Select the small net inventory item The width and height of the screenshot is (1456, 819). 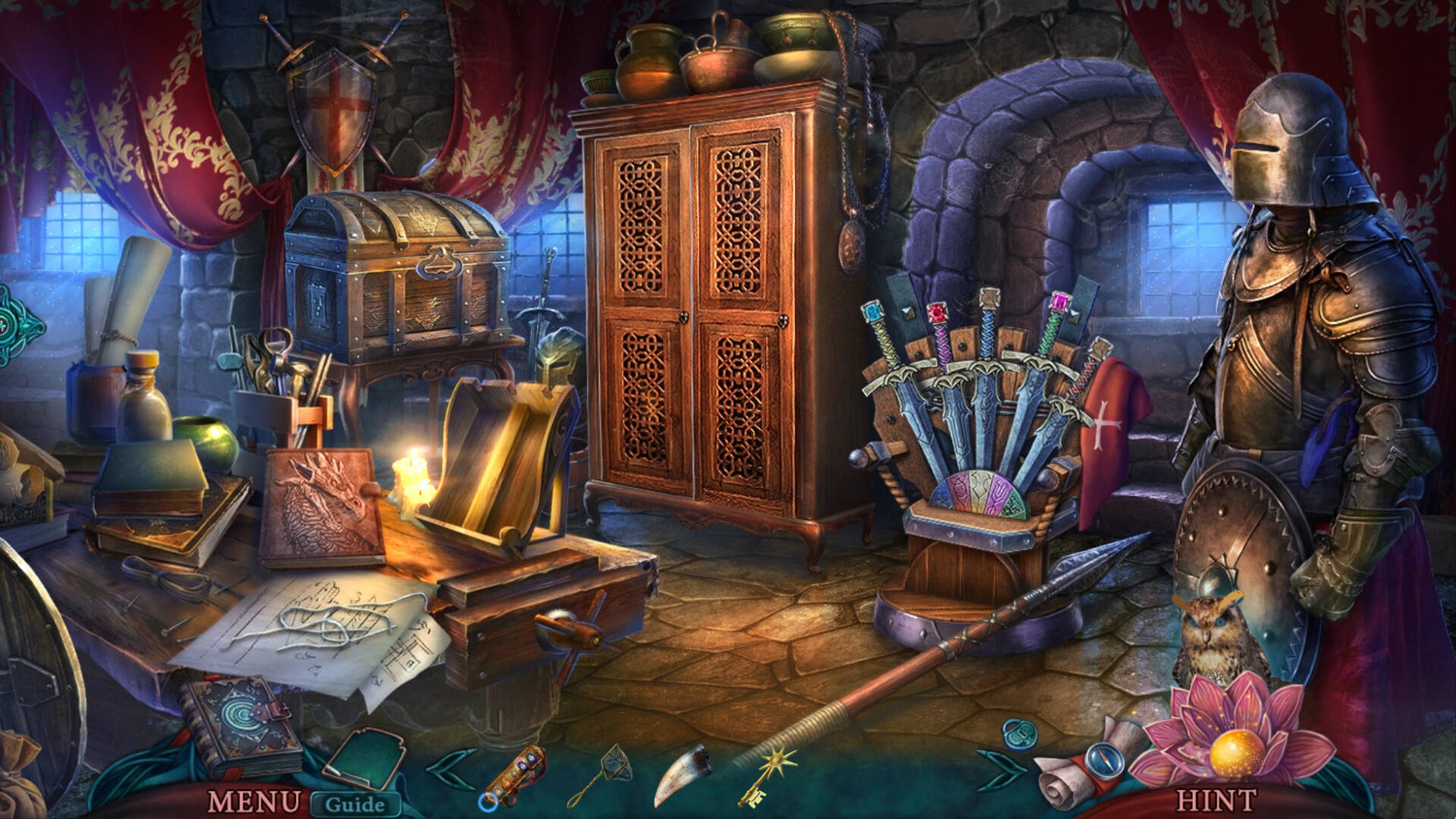click(x=602, y=773)
